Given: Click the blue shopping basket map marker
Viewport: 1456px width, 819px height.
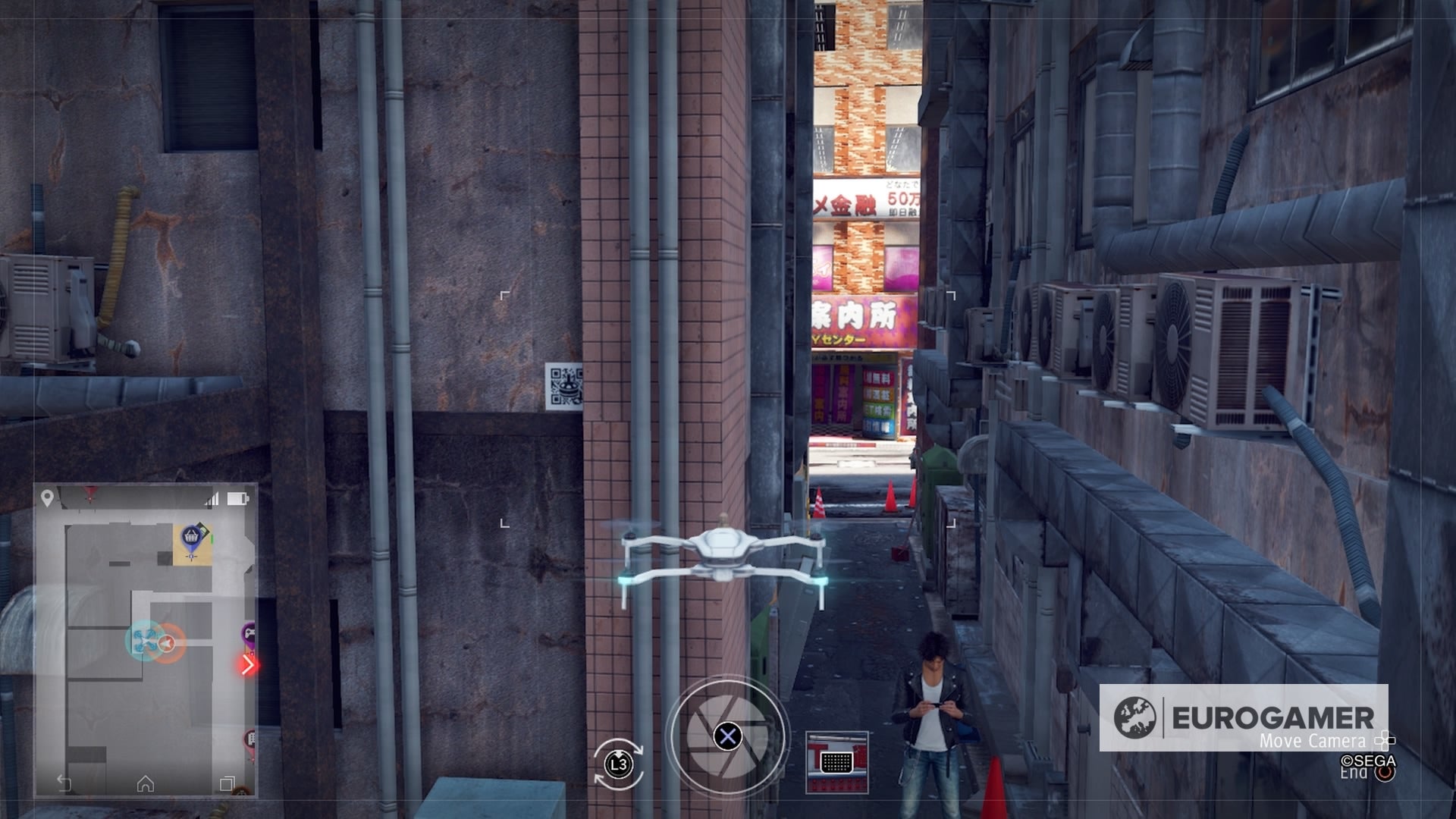Looking at the screenshot, I should point(191,537).
